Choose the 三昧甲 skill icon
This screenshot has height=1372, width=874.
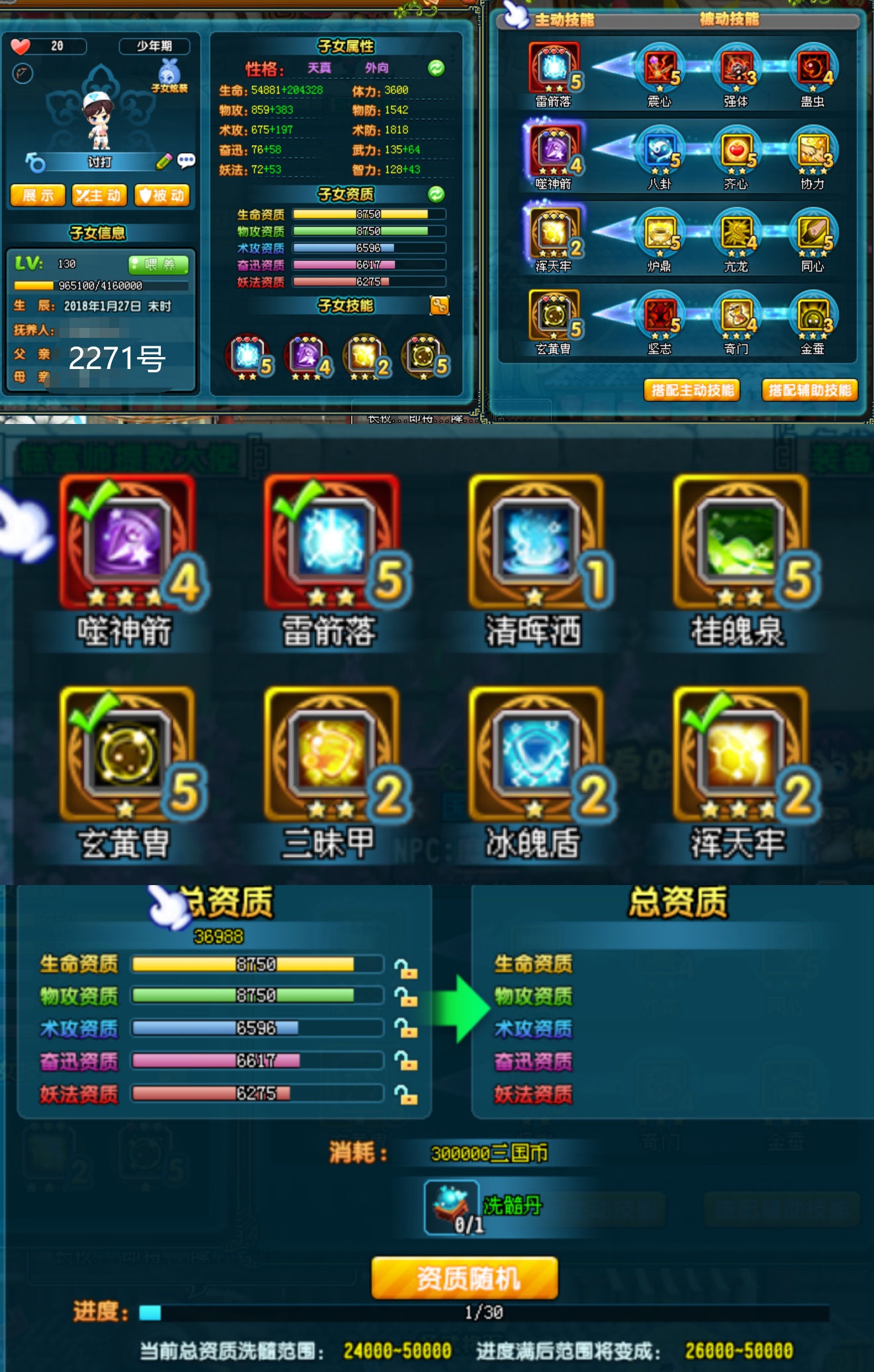click(330, 755)
